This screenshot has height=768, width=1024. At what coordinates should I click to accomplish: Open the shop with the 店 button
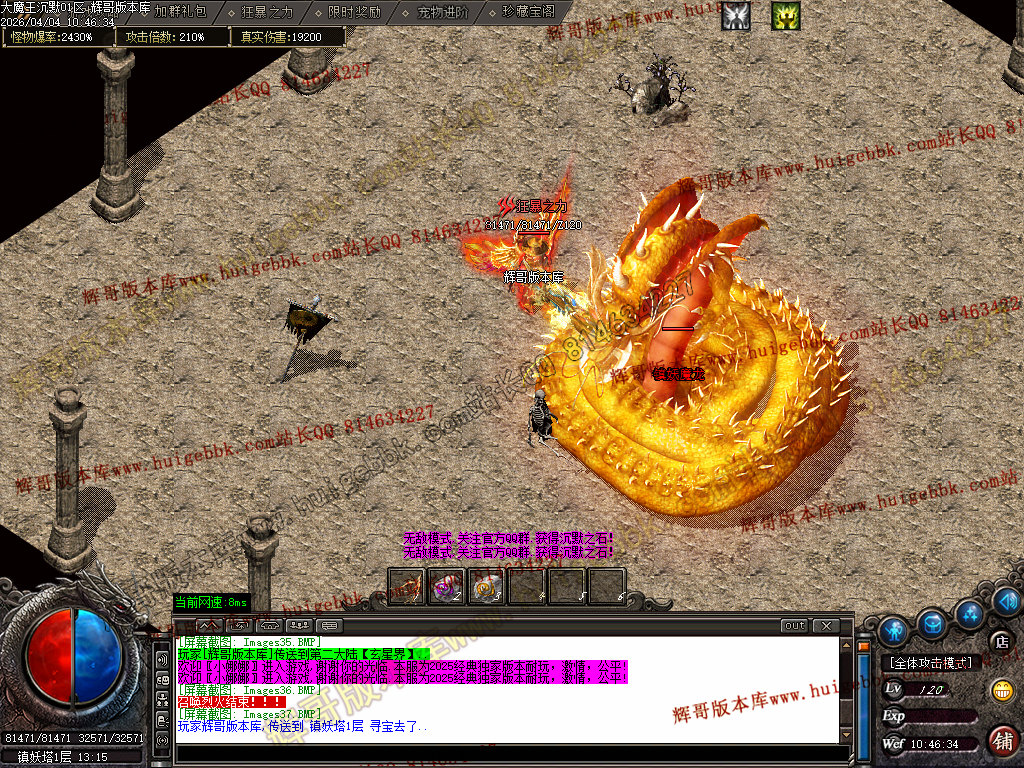tap(1001, 641)
